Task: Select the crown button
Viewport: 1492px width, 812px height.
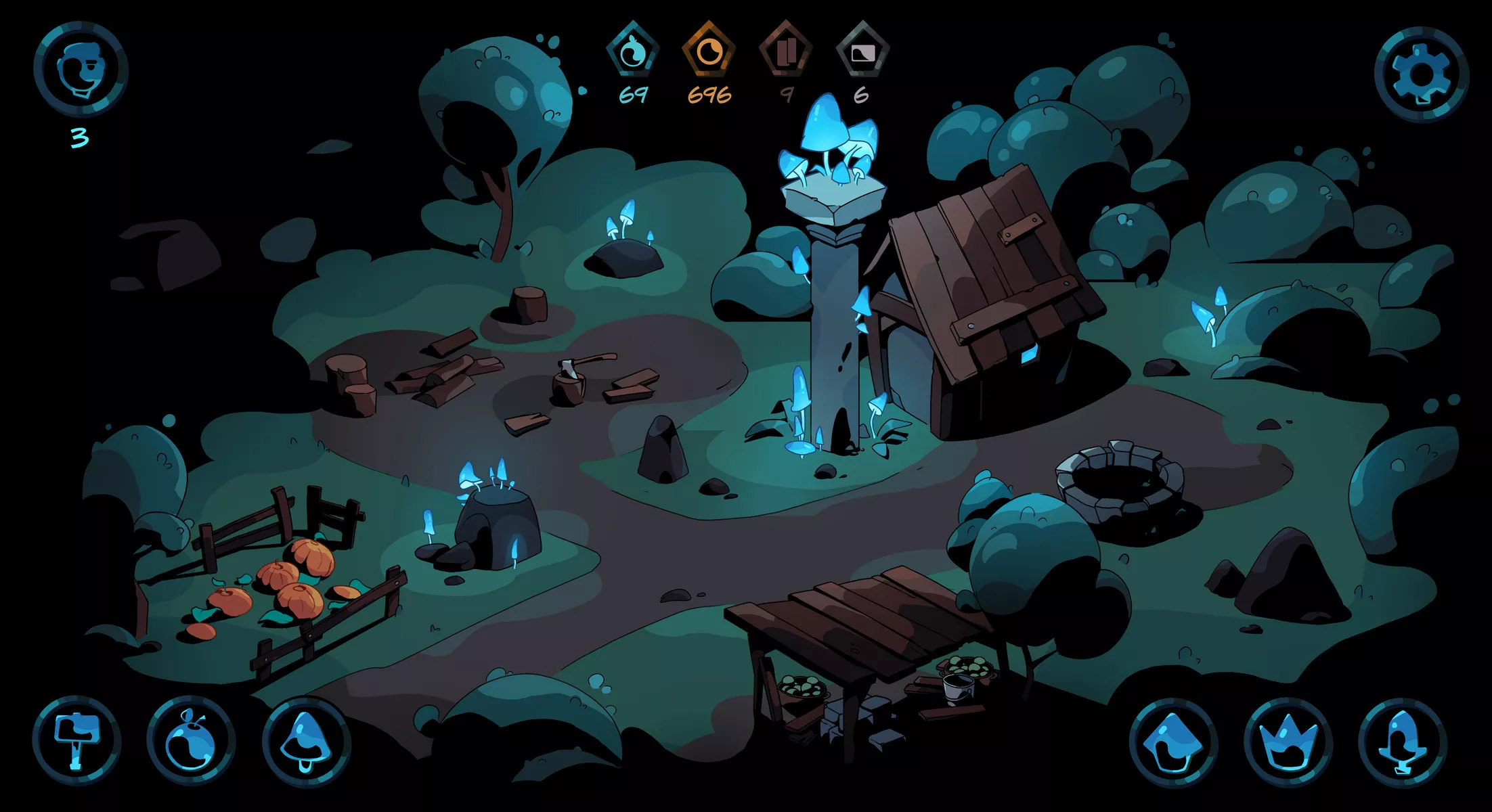Action: point(1288,742)
